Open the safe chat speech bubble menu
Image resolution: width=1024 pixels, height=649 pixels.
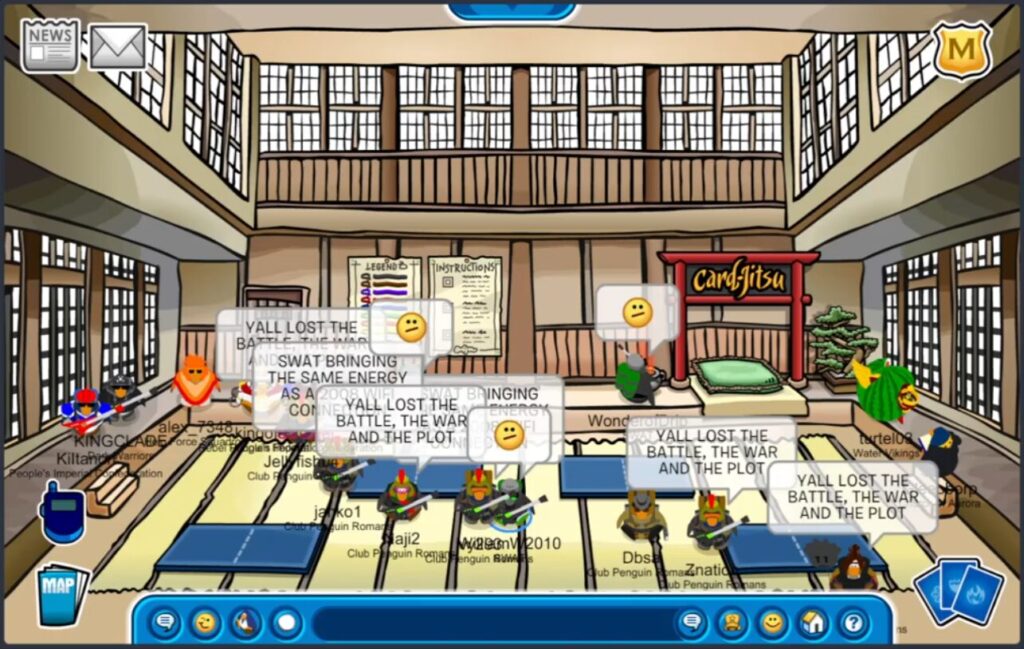(165, 624)
